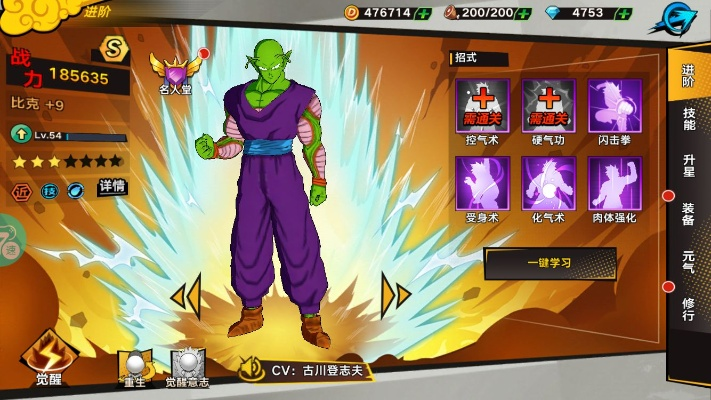Add more diamonds with the plus button

pos(623,13)
